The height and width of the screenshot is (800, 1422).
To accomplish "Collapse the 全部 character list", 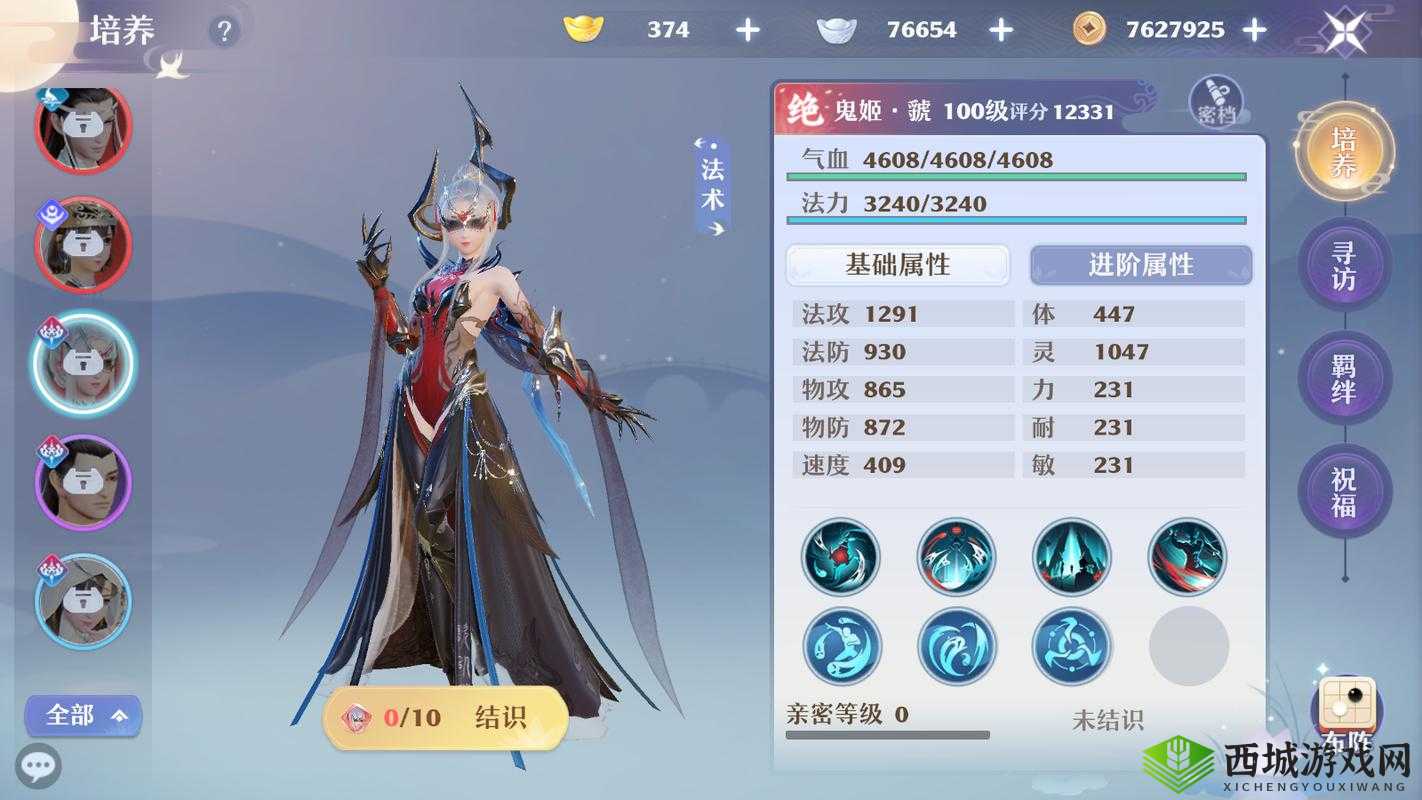I will [83, 715].
